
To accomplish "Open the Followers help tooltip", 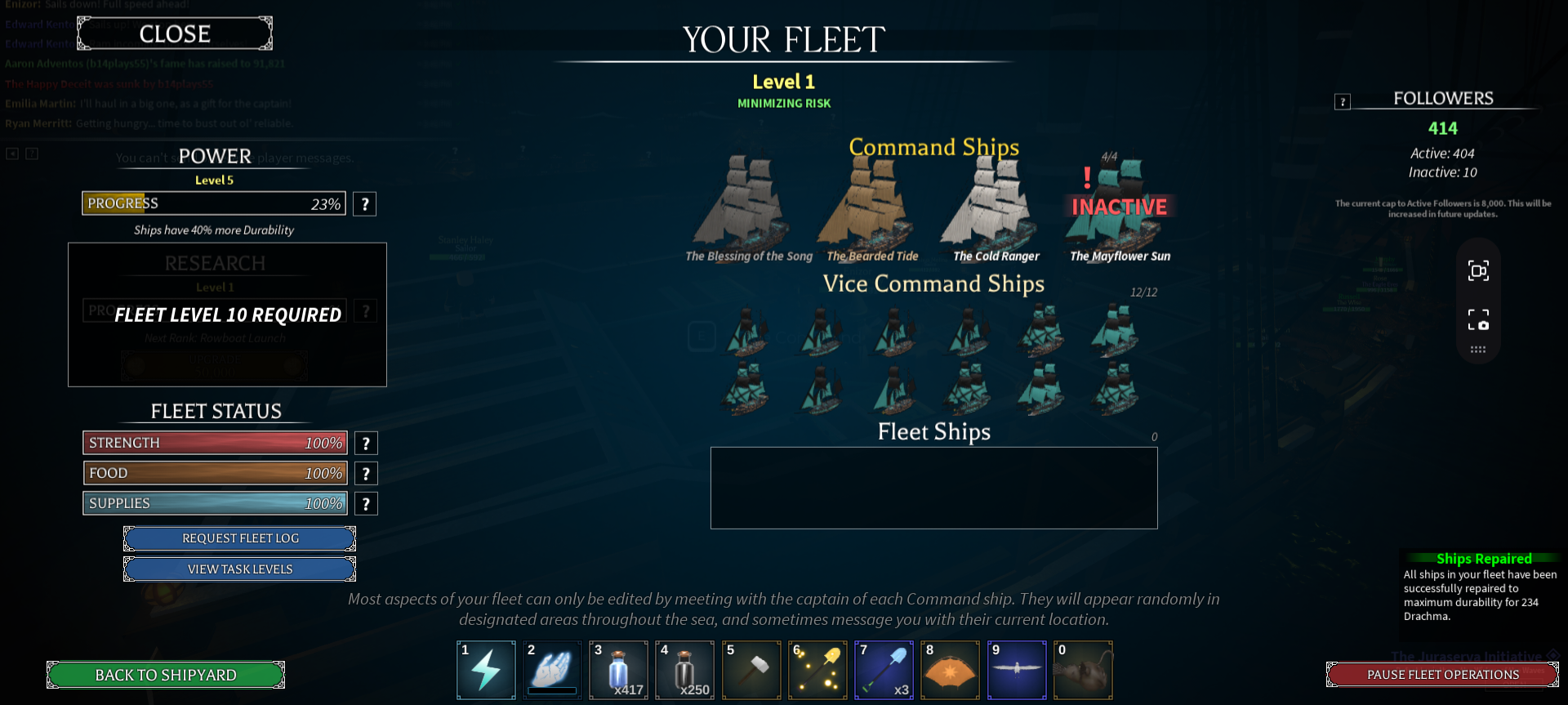I will pyautogui.click(x=1343, y=102).
